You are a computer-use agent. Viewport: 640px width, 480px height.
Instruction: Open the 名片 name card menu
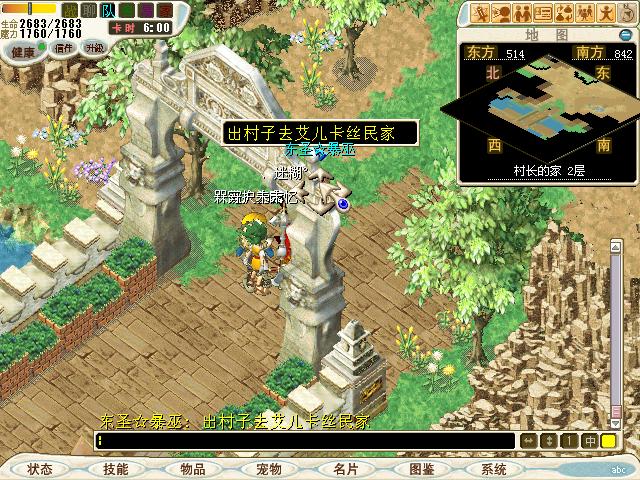(345, 469)
